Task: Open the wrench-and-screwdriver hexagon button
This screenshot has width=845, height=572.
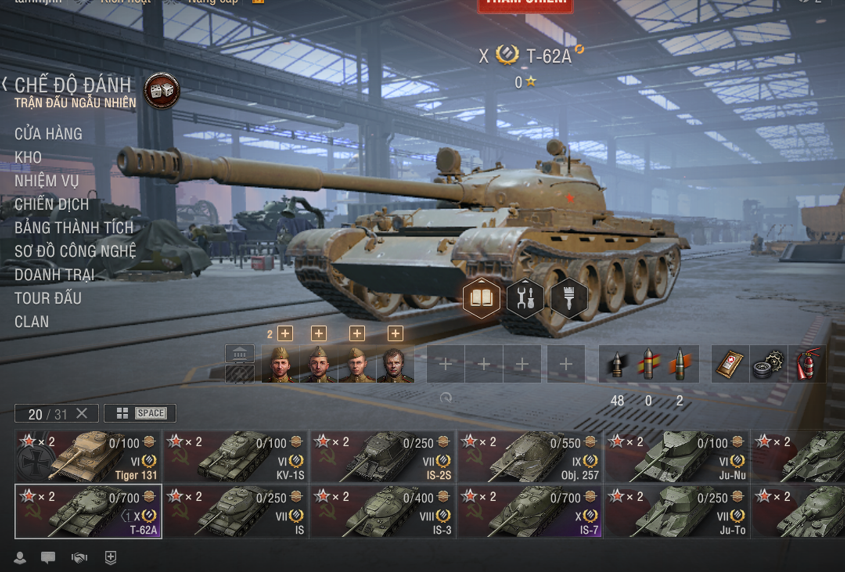Action: pos(525,298)
